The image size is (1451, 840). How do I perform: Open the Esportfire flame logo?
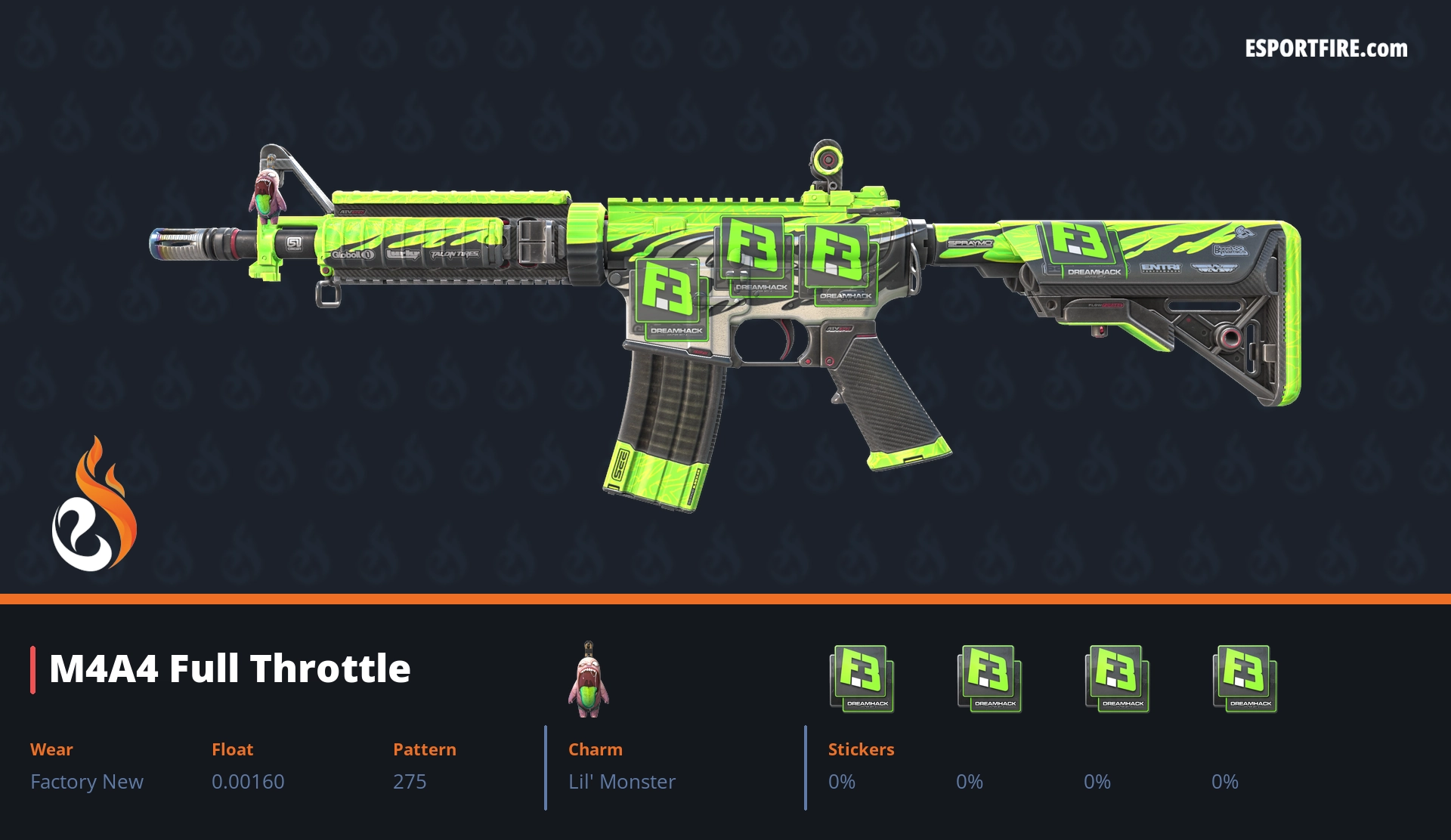[94, 505]
